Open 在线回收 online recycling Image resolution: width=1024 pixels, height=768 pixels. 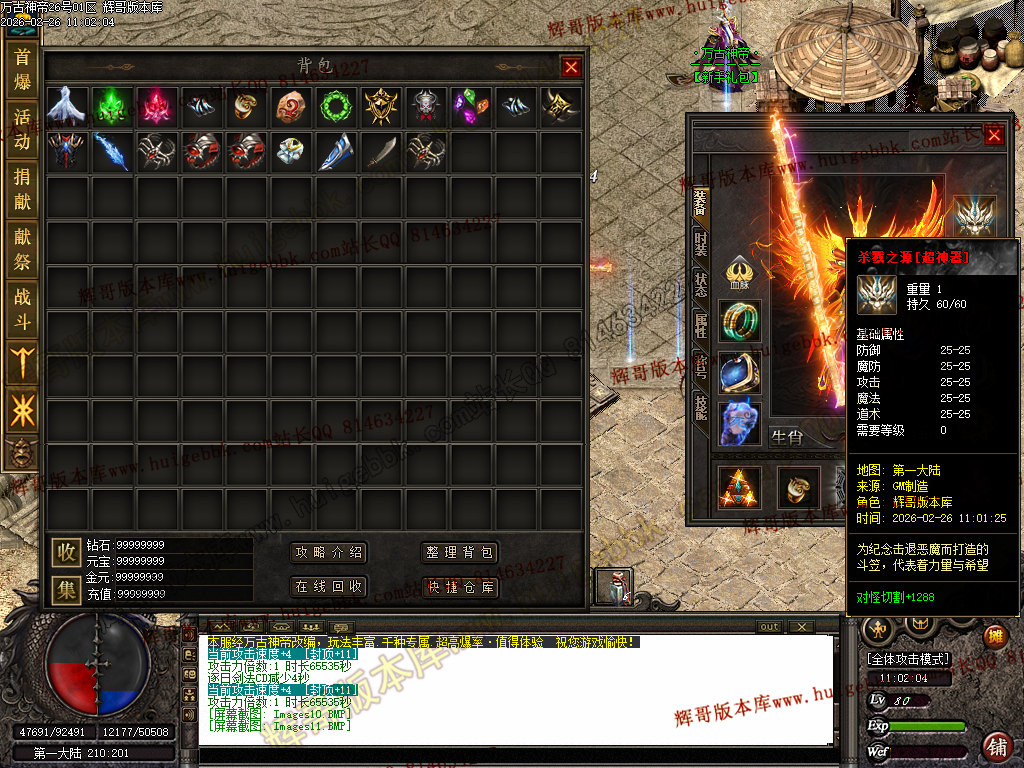pos(328,586)
